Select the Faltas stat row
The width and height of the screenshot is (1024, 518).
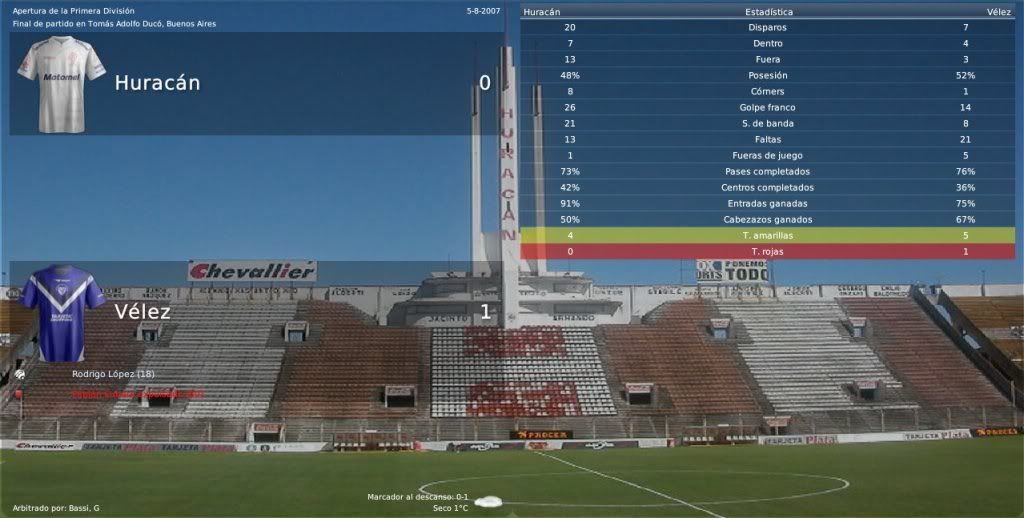click(x=767, y=139)
